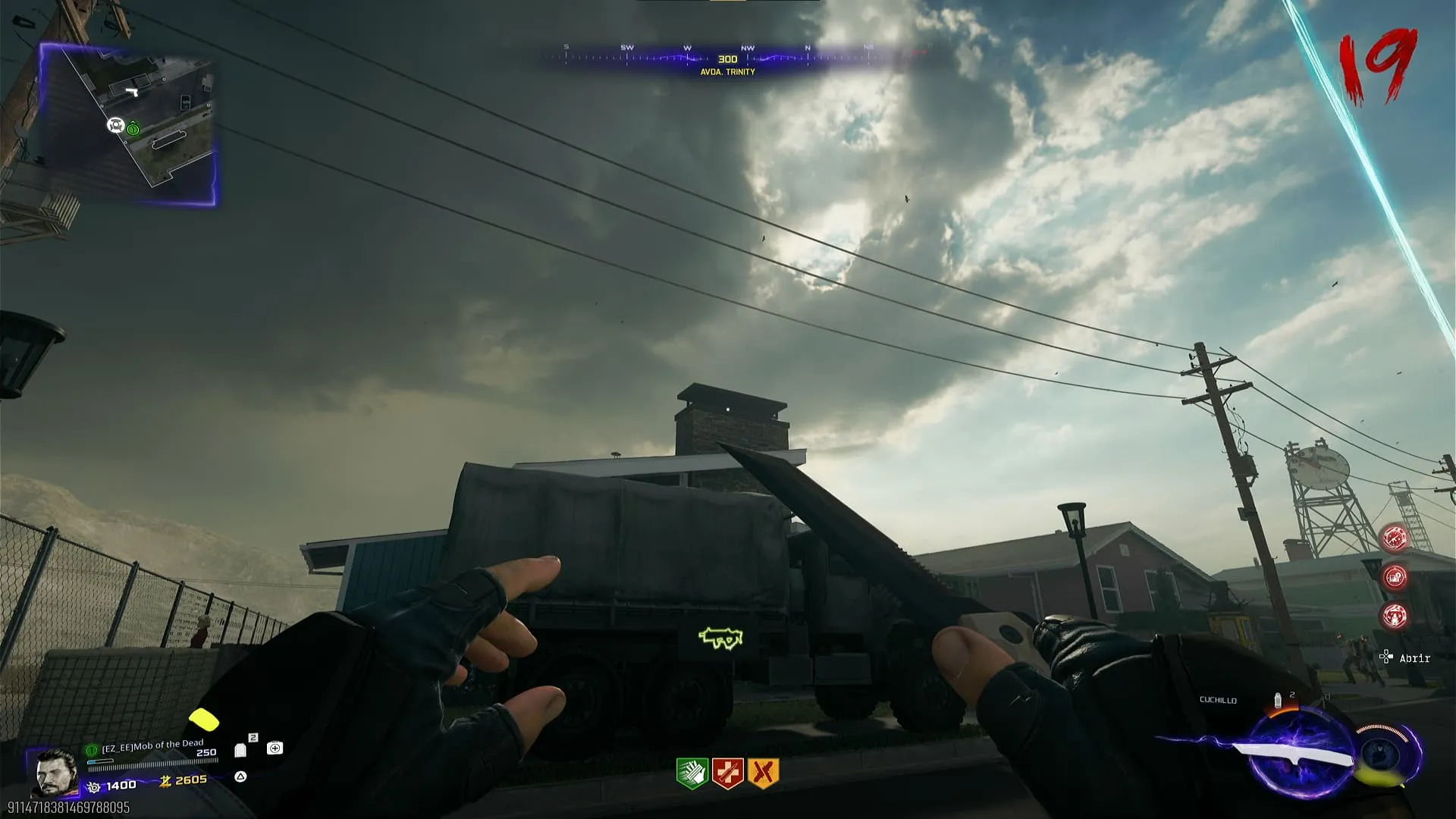Select the green hands perk icon
The image size is (1456, 819).
[x=692, y=773]
